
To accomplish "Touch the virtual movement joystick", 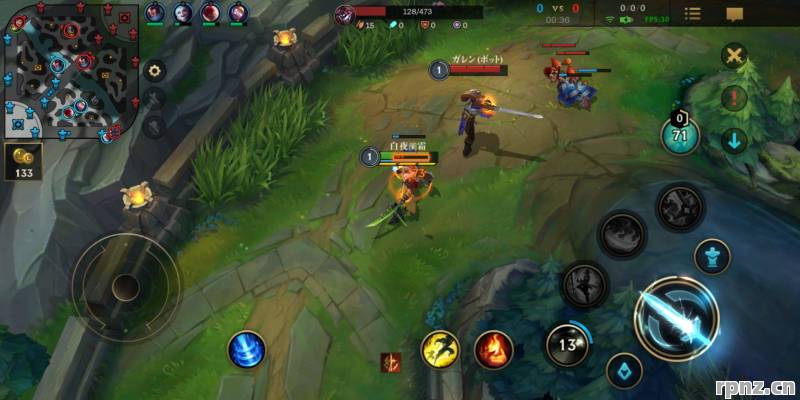I will click(126, 287).
